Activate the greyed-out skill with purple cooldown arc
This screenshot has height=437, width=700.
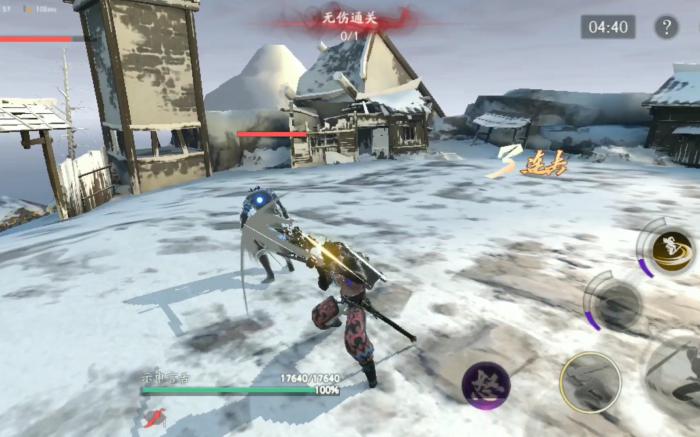617,301
